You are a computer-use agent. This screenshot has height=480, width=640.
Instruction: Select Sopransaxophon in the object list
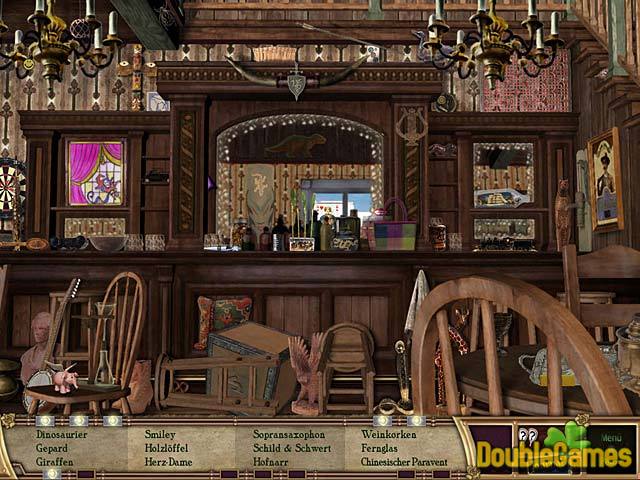(x=291, y=435)
